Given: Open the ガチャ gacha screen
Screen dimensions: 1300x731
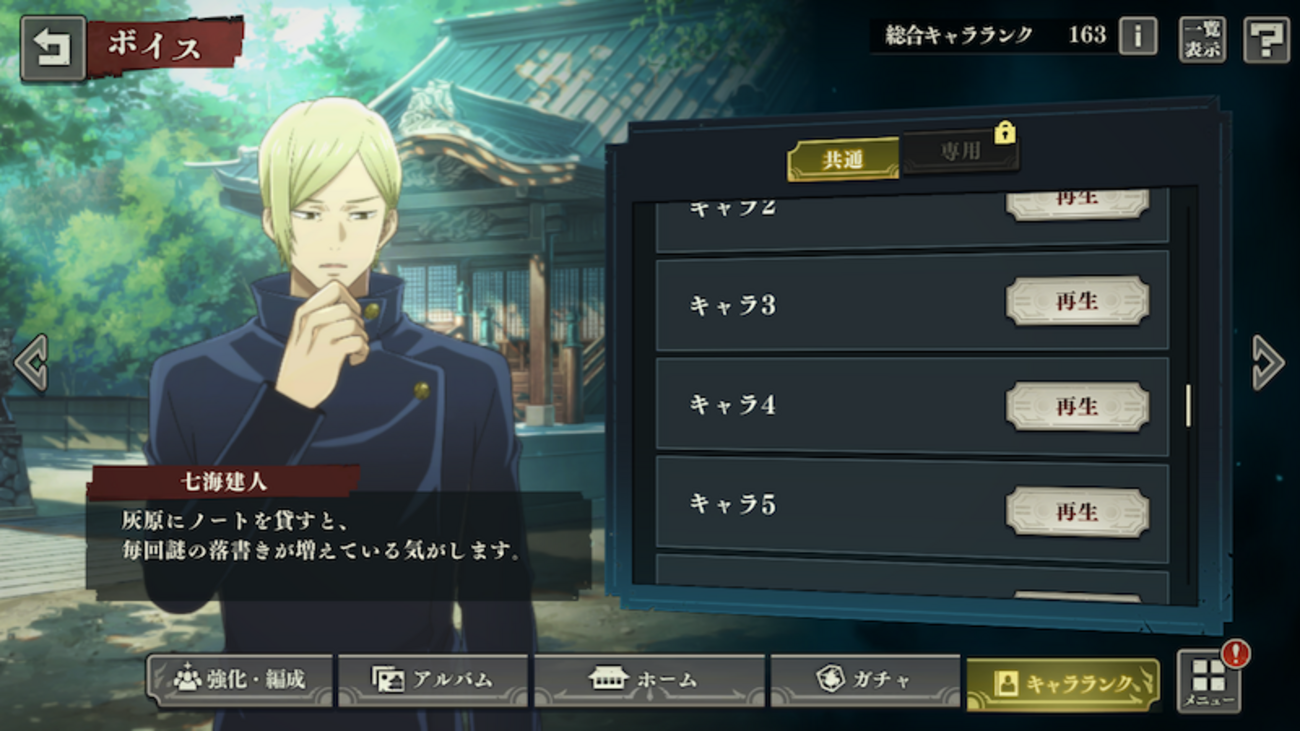Looking at the screenshot, I should coord(865,680).
